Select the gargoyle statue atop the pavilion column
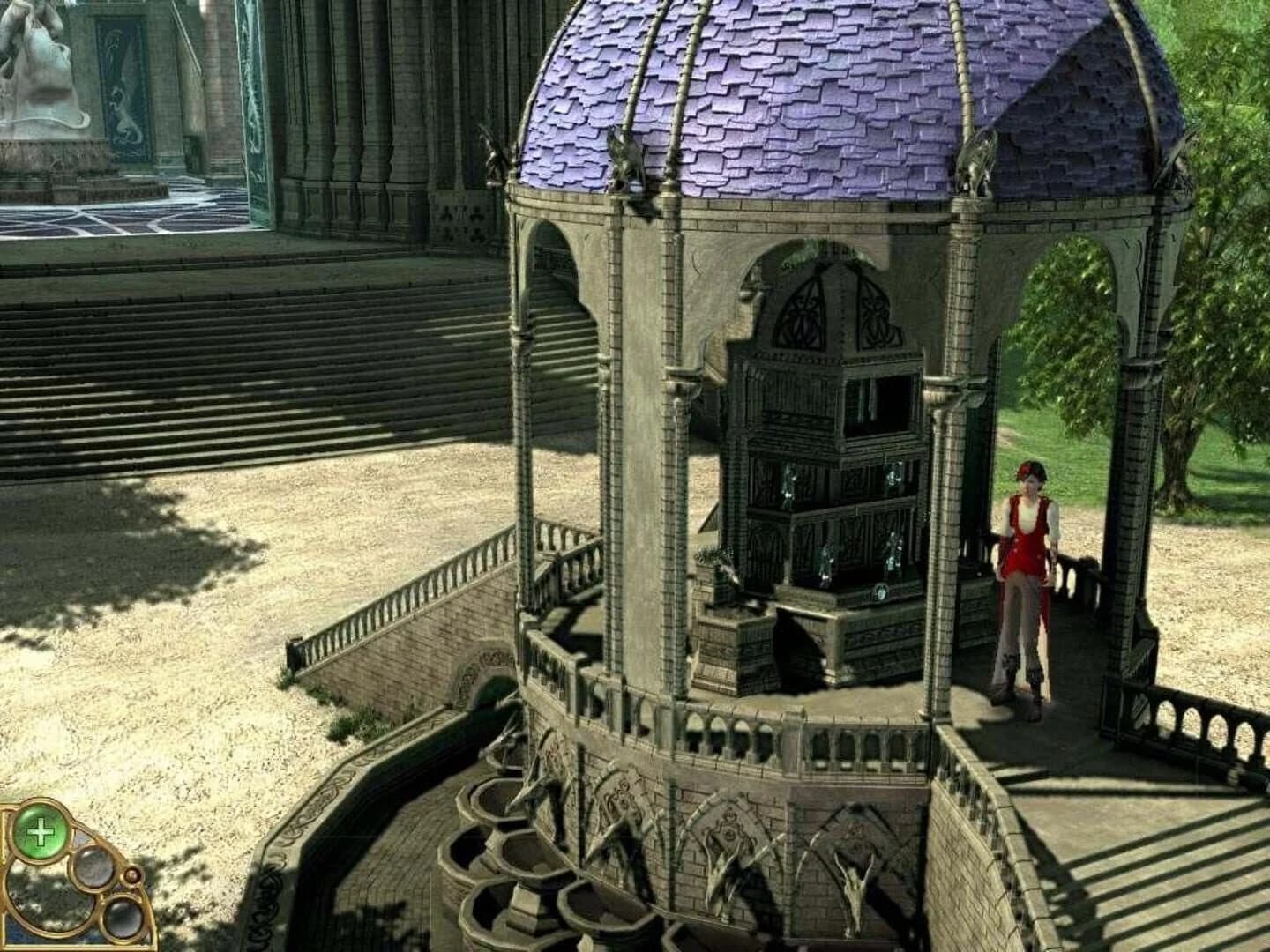Image resolution: width=1270 pixels, height=952 pixels. [626, 159]
